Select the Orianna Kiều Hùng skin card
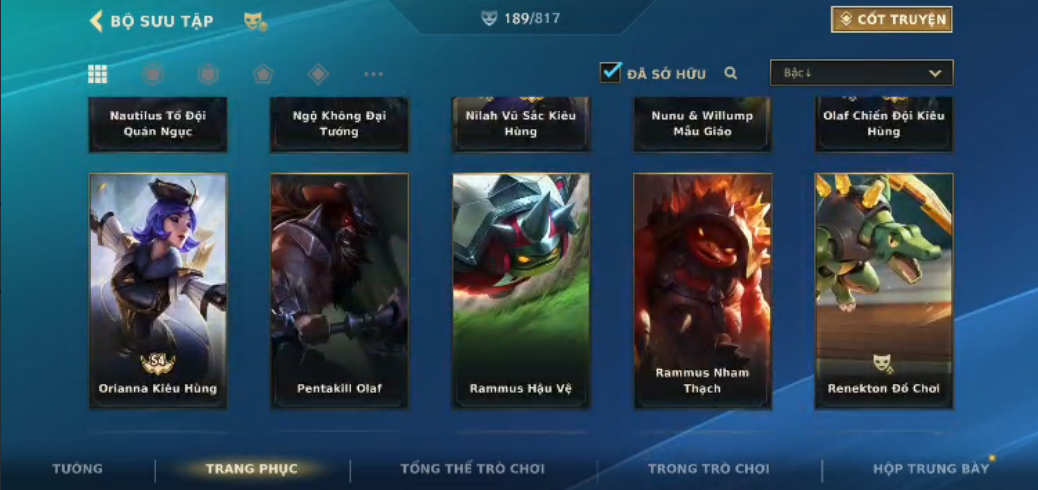Viewport: 1038px width, 490px height. [x=158, y=291]
